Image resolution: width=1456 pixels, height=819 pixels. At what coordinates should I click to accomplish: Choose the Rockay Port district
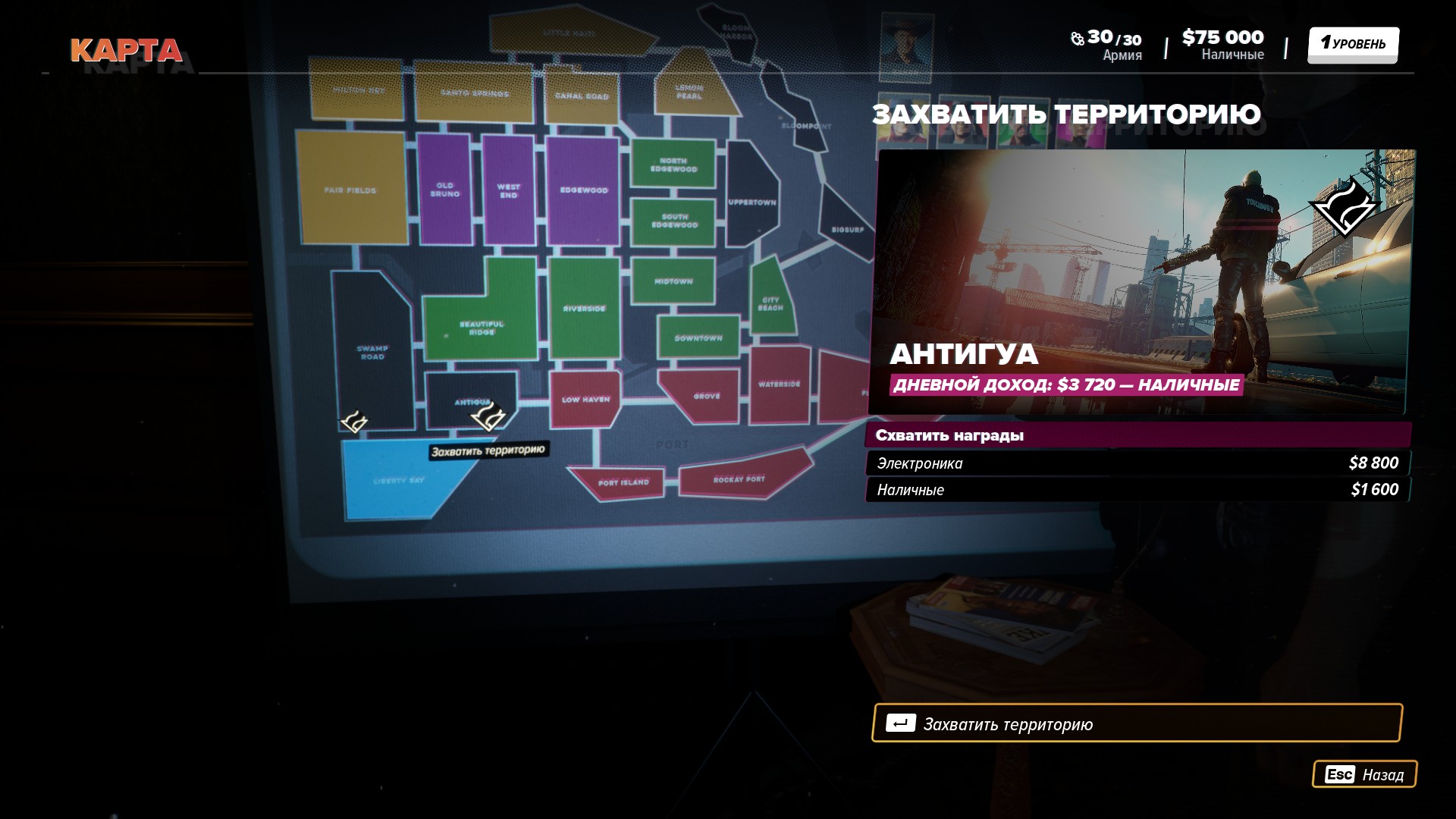click(x=739, y=479)
